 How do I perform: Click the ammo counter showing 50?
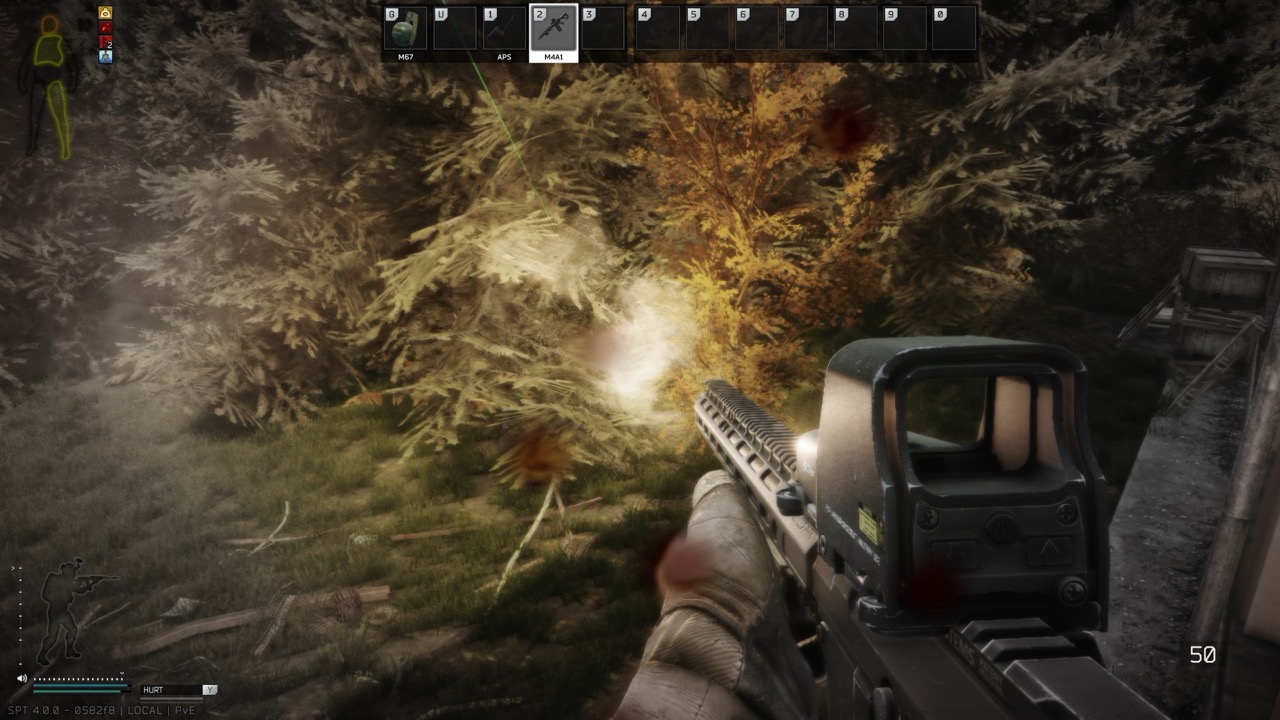(1204, 653)
